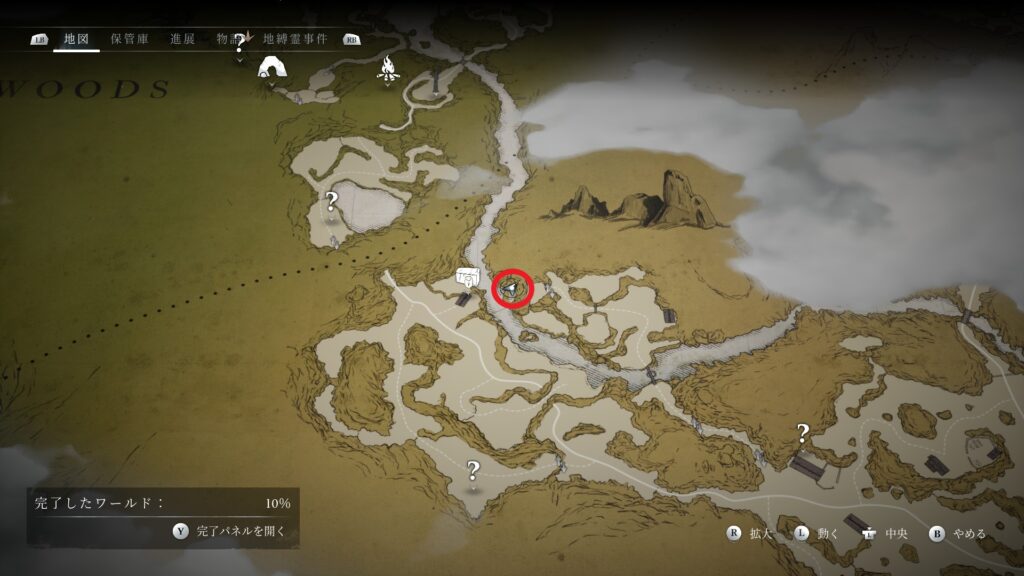Select the campfire marker on the map
The width and height of the screenshot is (1024, 576).
[x=388, y=68]
